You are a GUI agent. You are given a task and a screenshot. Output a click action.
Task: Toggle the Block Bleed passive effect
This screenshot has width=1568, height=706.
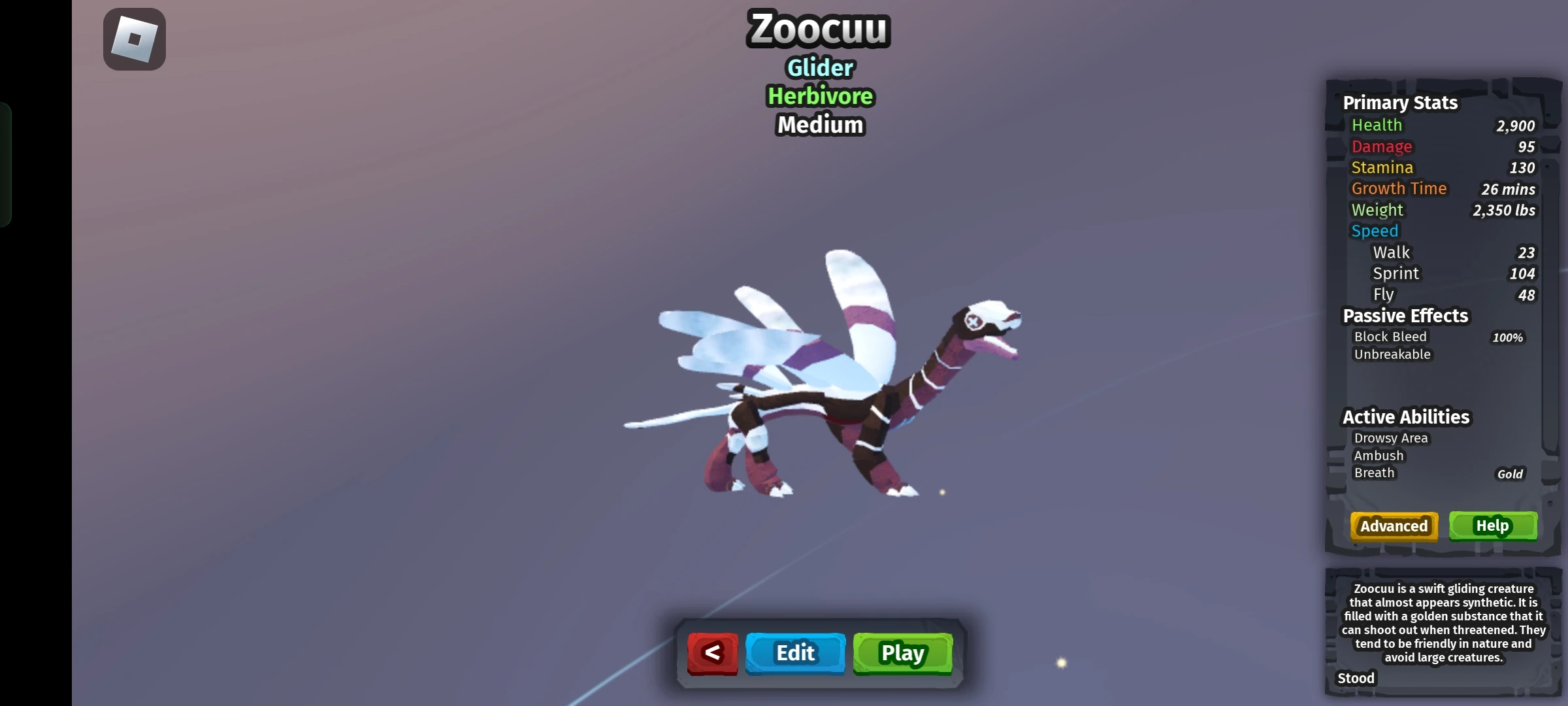click(1390, 337)
